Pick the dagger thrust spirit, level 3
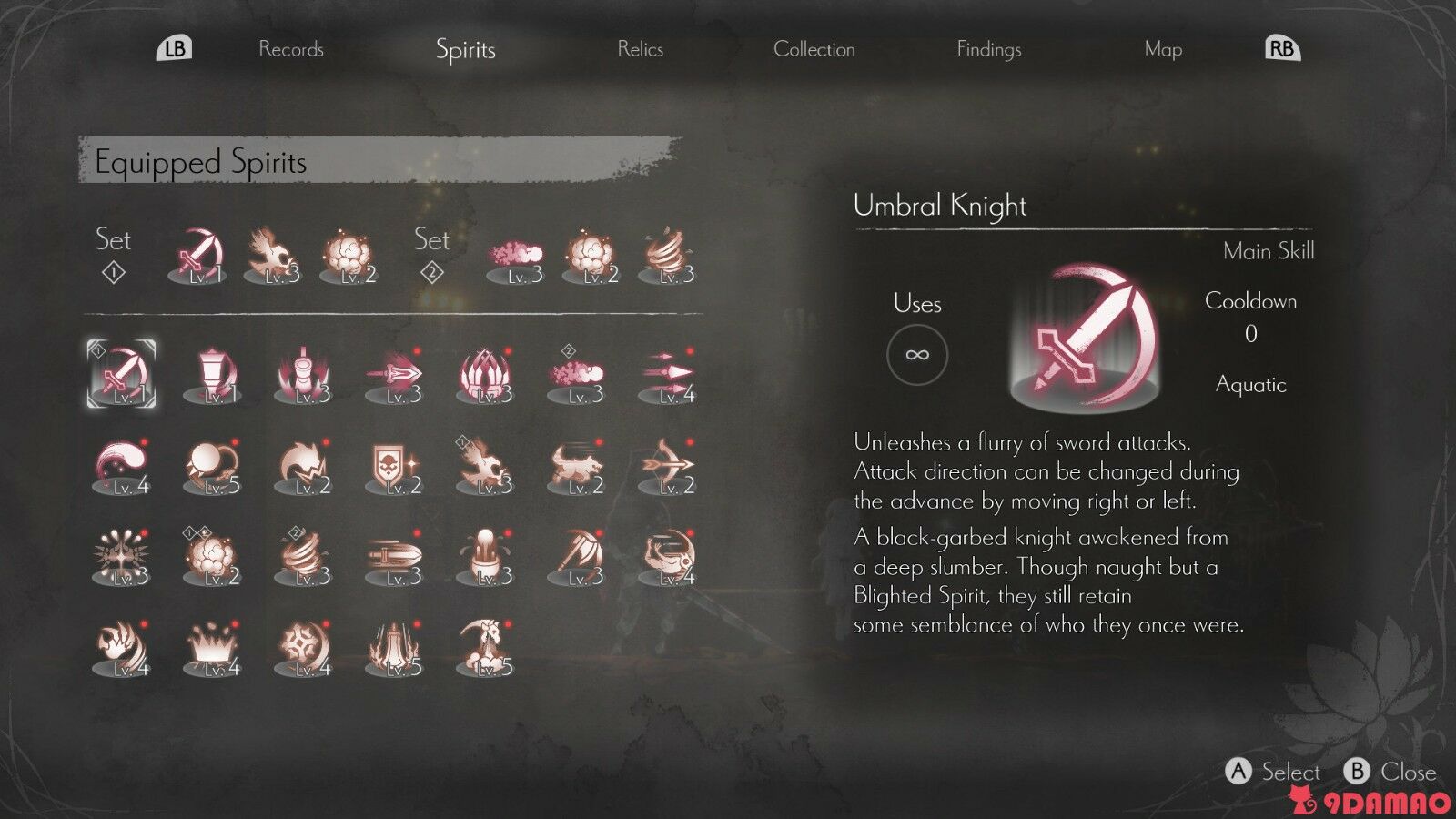Screen dimensions: 1456x819 pyautogui.click(x=394, y=375)
